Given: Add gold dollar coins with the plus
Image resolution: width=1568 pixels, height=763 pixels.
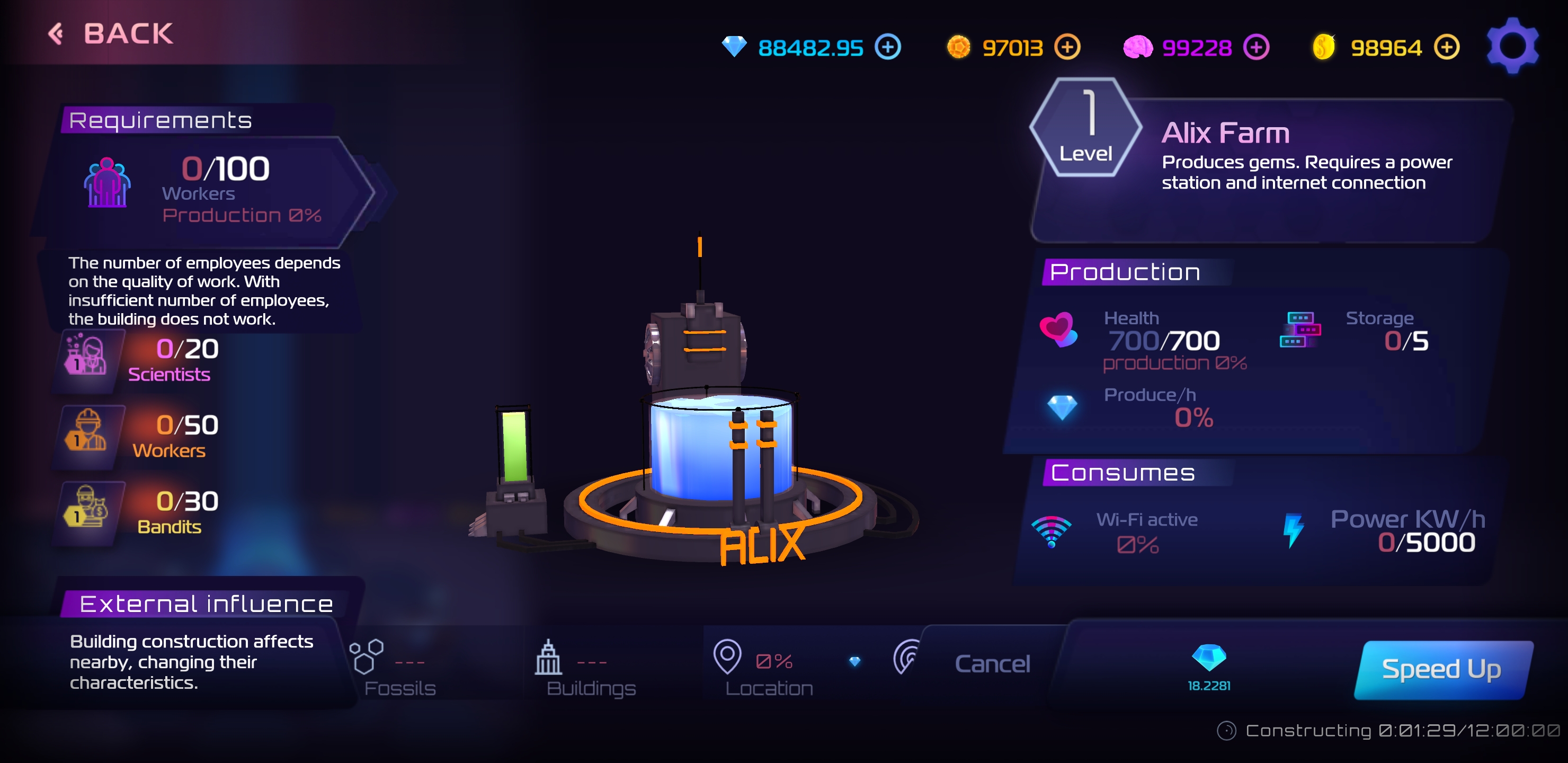Looking at the screenshot, I should pyautogui.click(x=1446, y=47).
